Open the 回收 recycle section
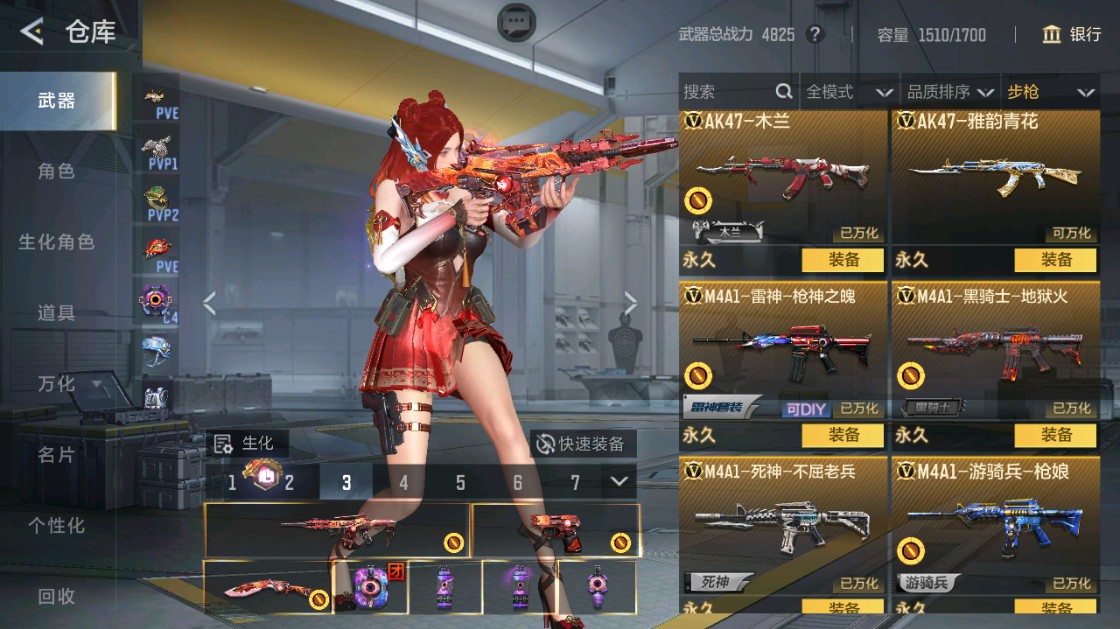Screen dimensions: 1120x629 click(57, 596)
